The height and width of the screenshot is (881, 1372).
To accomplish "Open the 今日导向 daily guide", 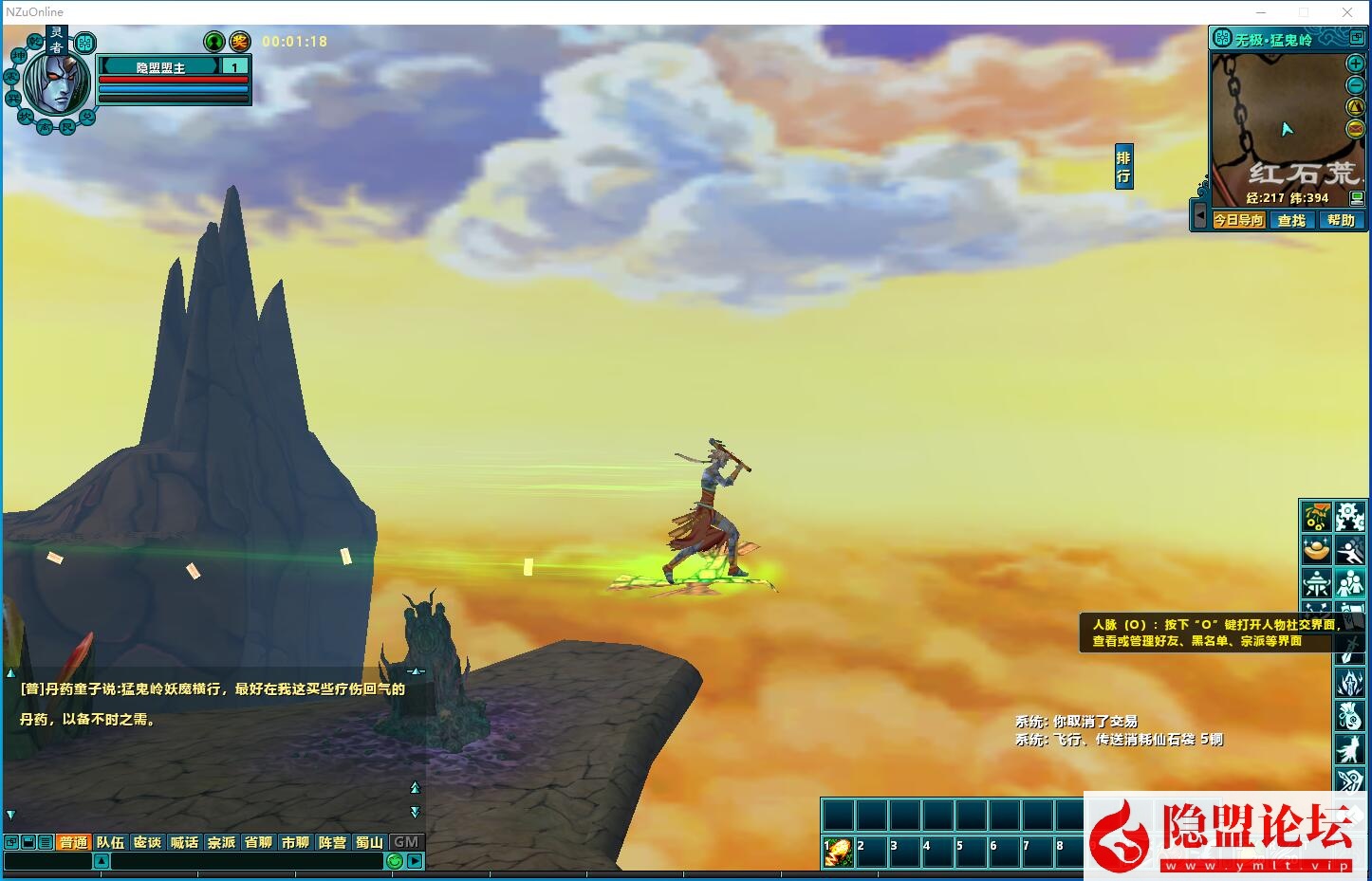I will [1238, 220].
